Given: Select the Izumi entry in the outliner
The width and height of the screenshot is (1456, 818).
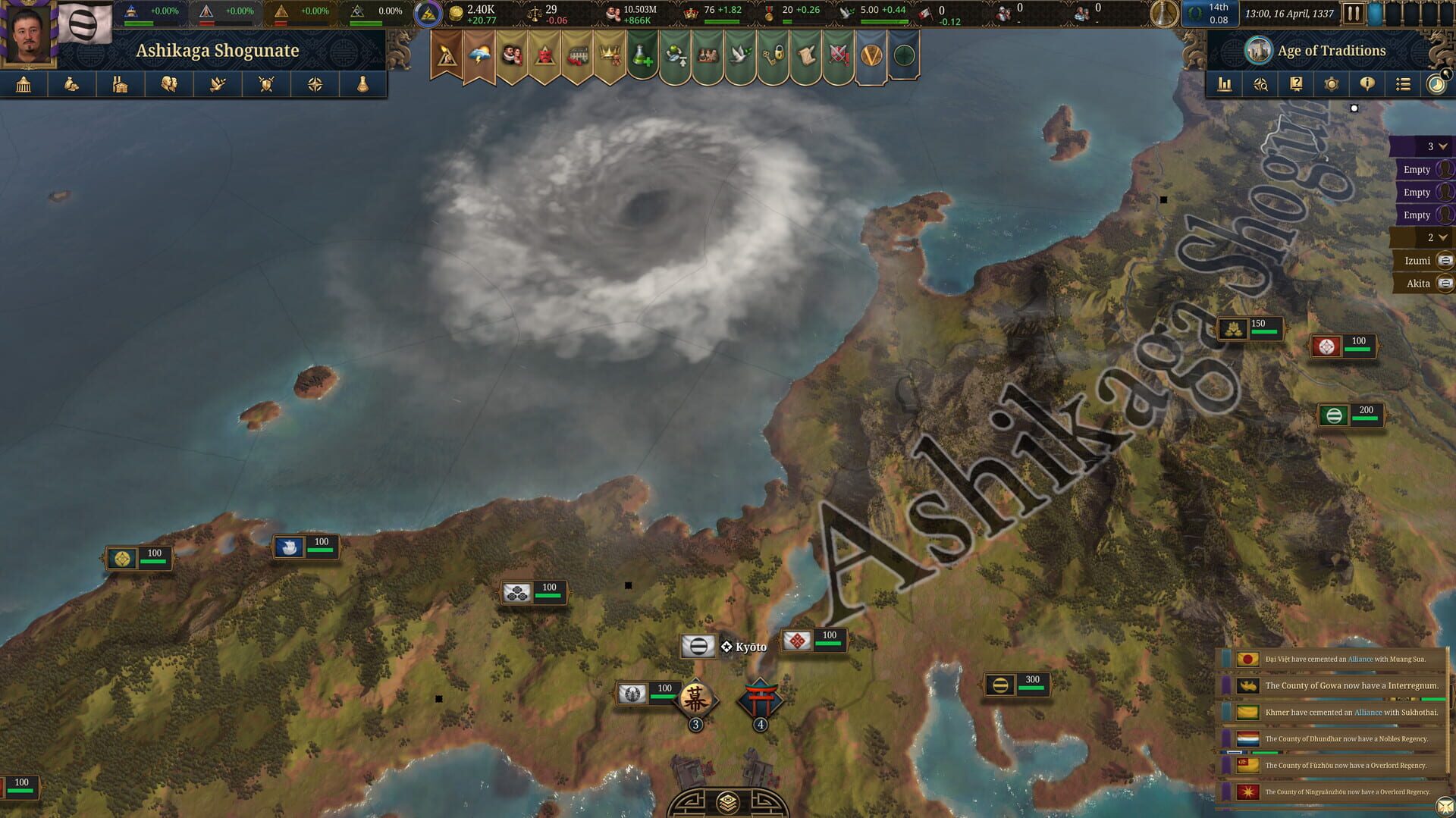Looking at the screenshot, I should pyautogui.click(x=1419, y=260).
